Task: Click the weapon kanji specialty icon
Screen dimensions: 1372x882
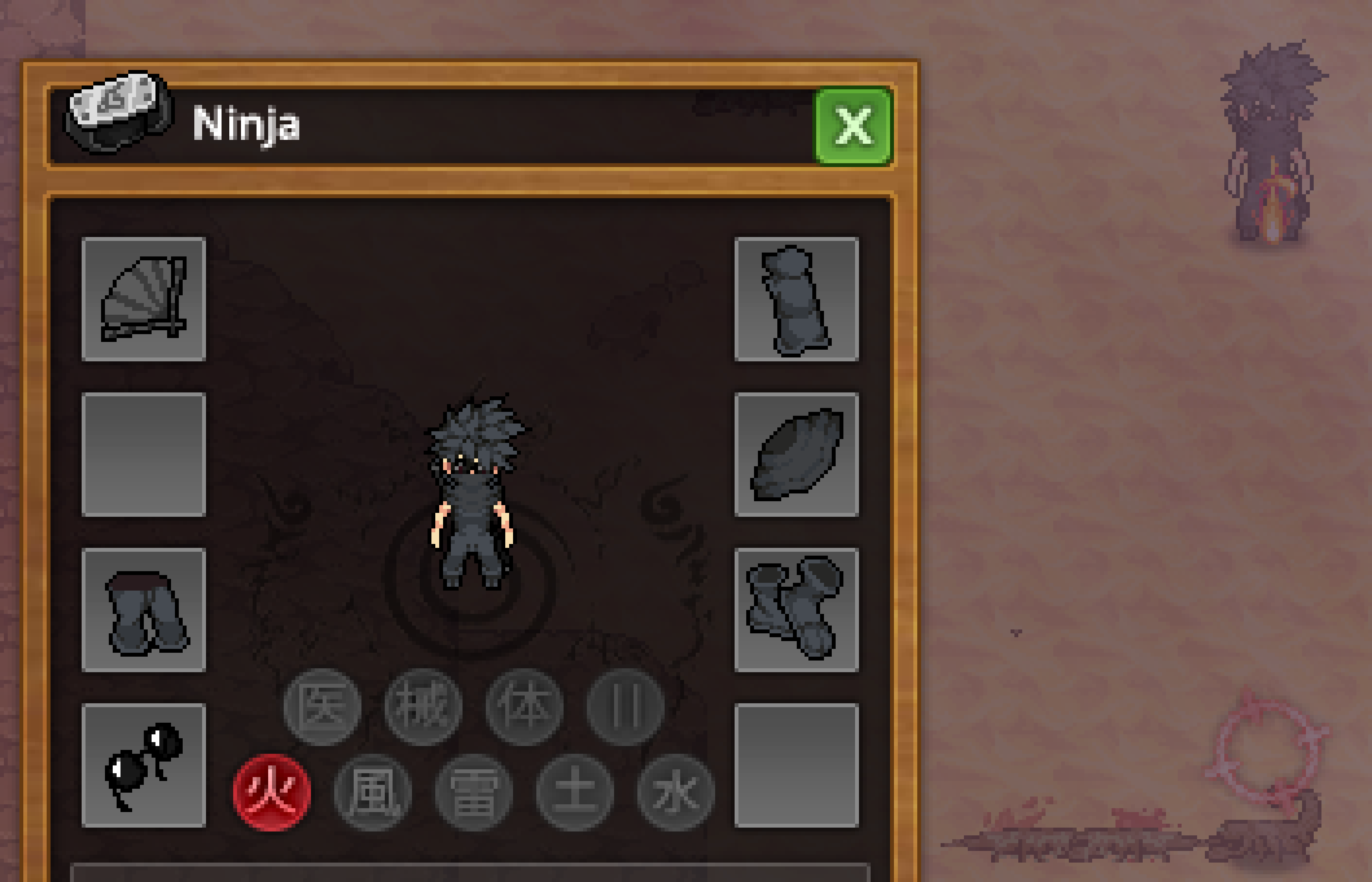Action: point(423,707)
